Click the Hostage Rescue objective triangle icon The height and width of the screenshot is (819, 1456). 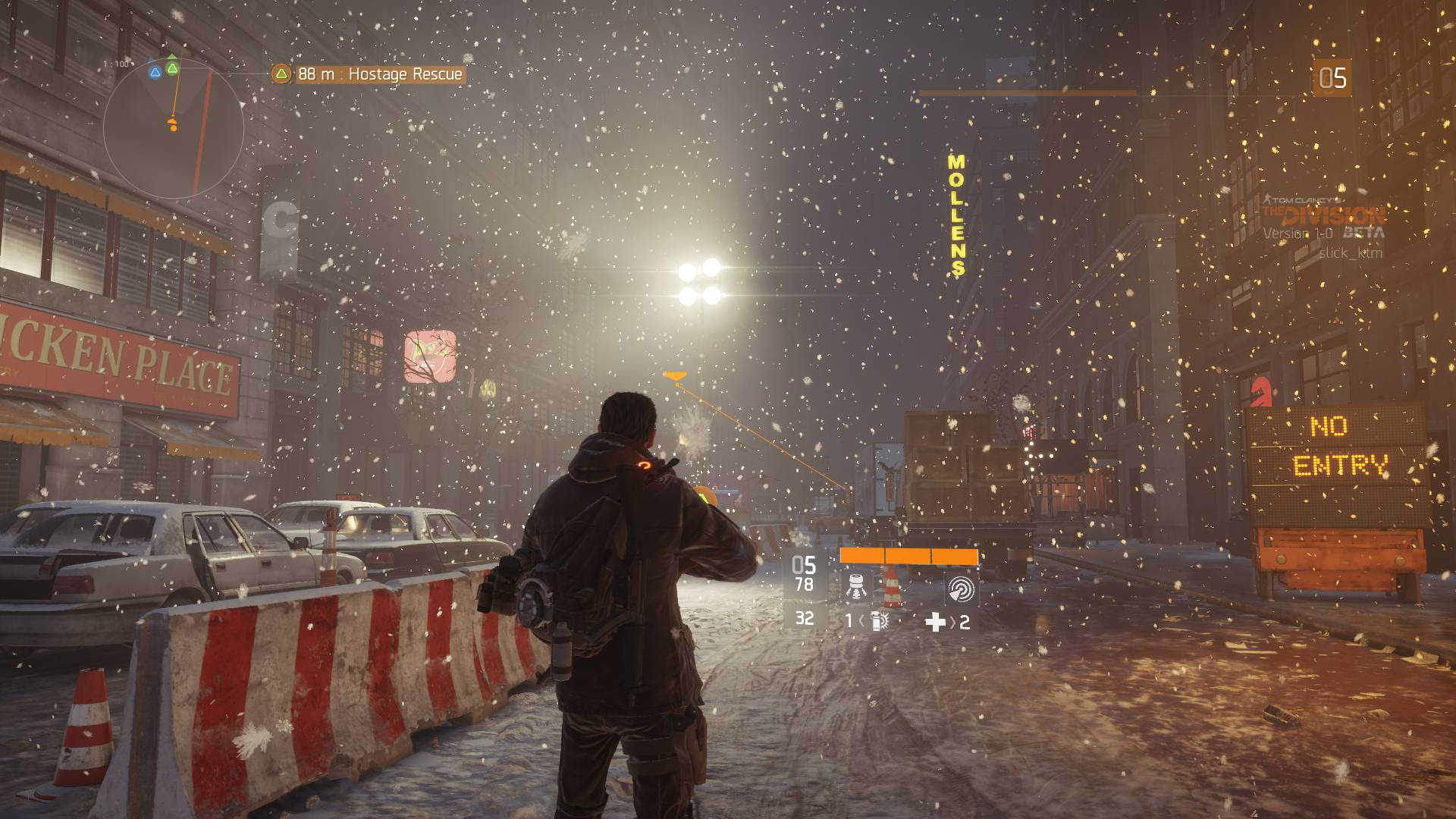coord(281,74)
